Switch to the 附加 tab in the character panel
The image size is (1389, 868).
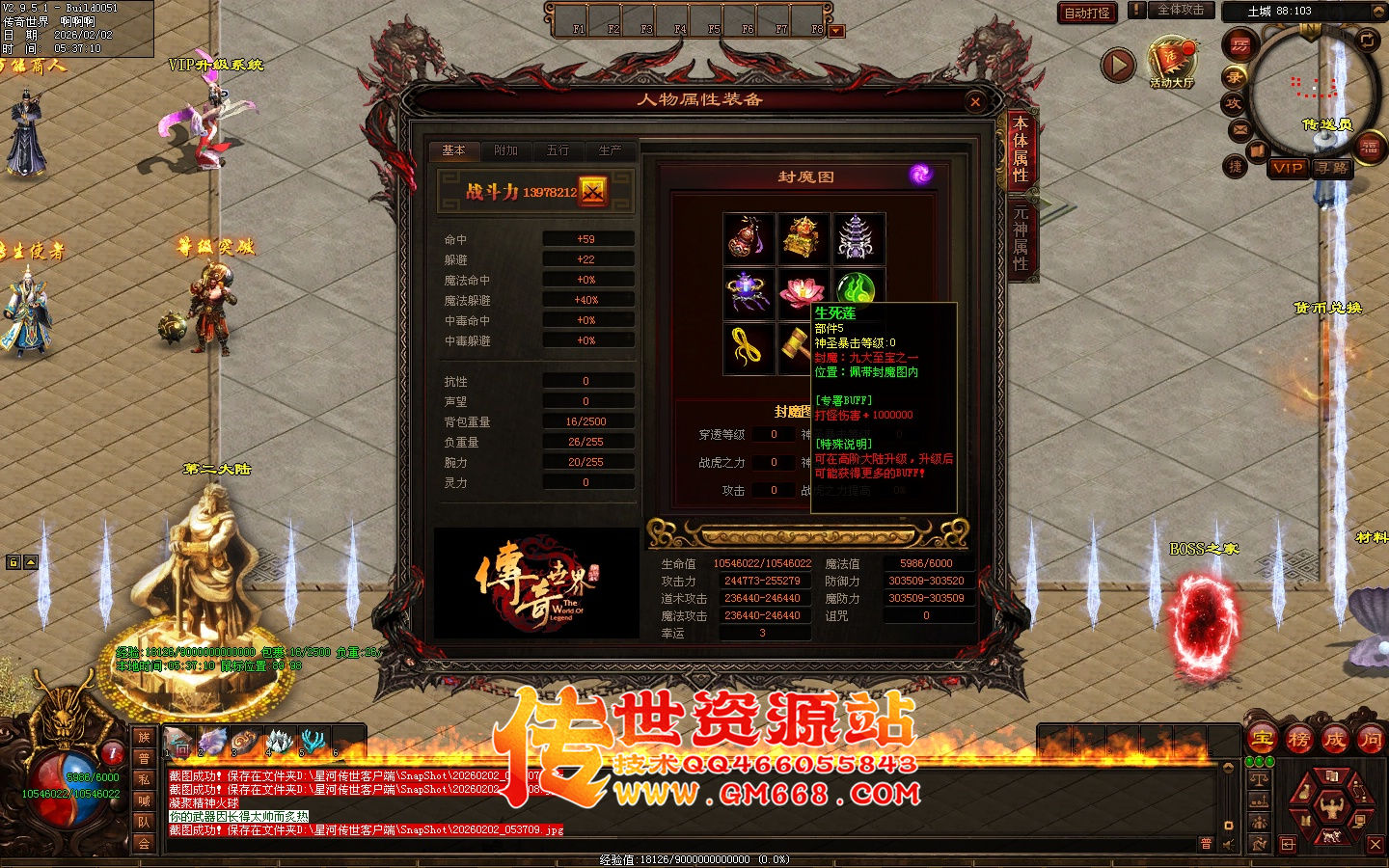click(x=505, y=150)
